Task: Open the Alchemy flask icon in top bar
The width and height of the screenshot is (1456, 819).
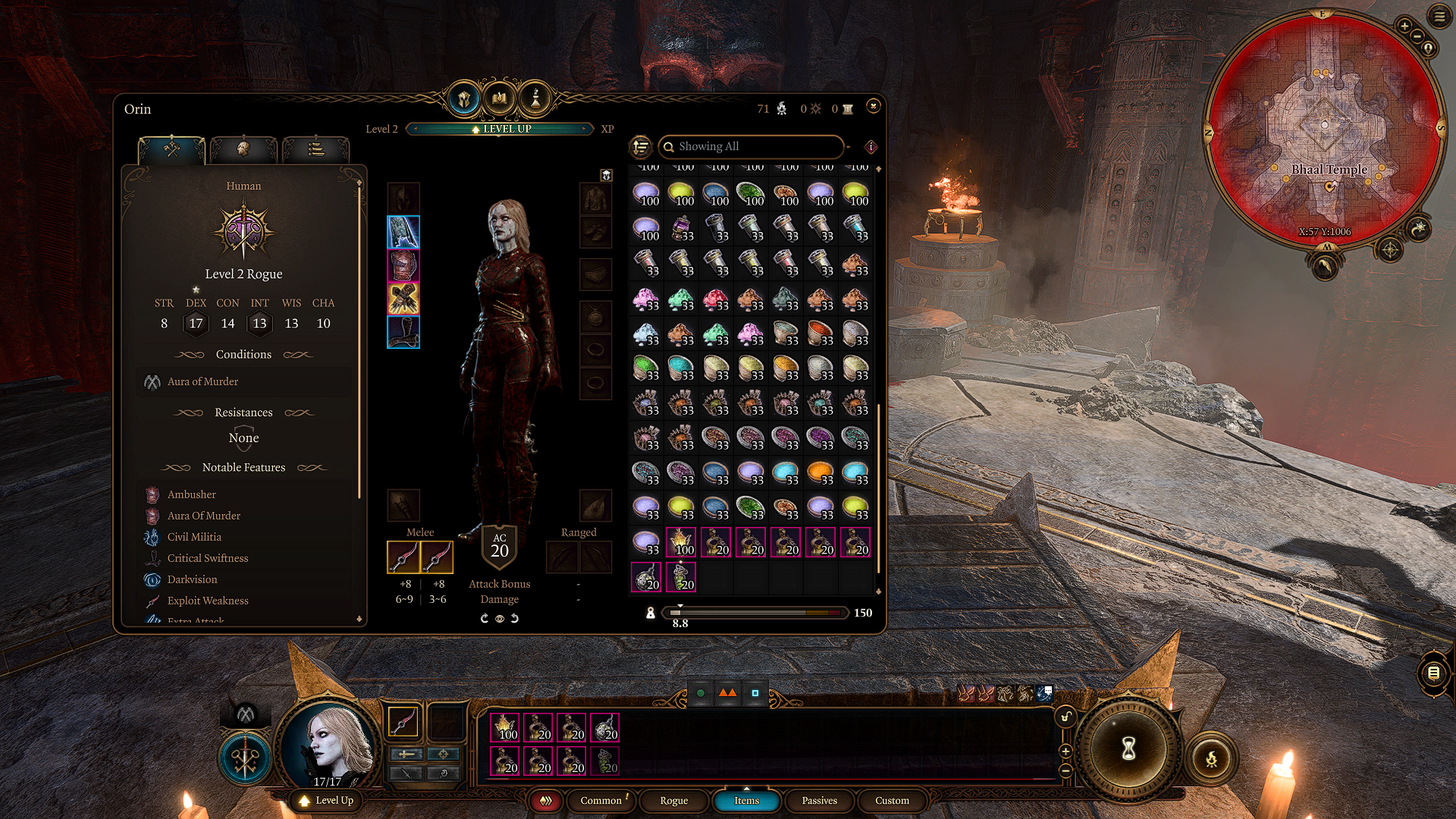Action: tap(535, 98)
